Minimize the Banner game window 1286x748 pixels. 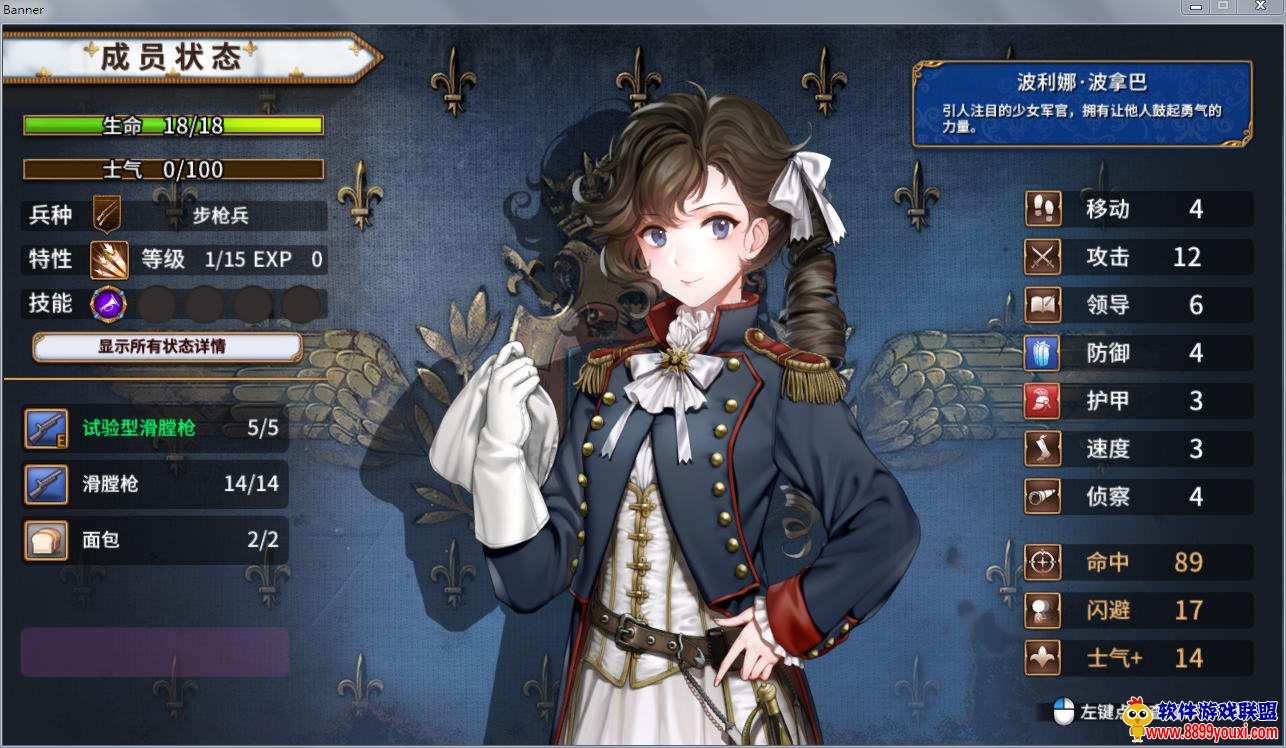(x=1194, y=7)
